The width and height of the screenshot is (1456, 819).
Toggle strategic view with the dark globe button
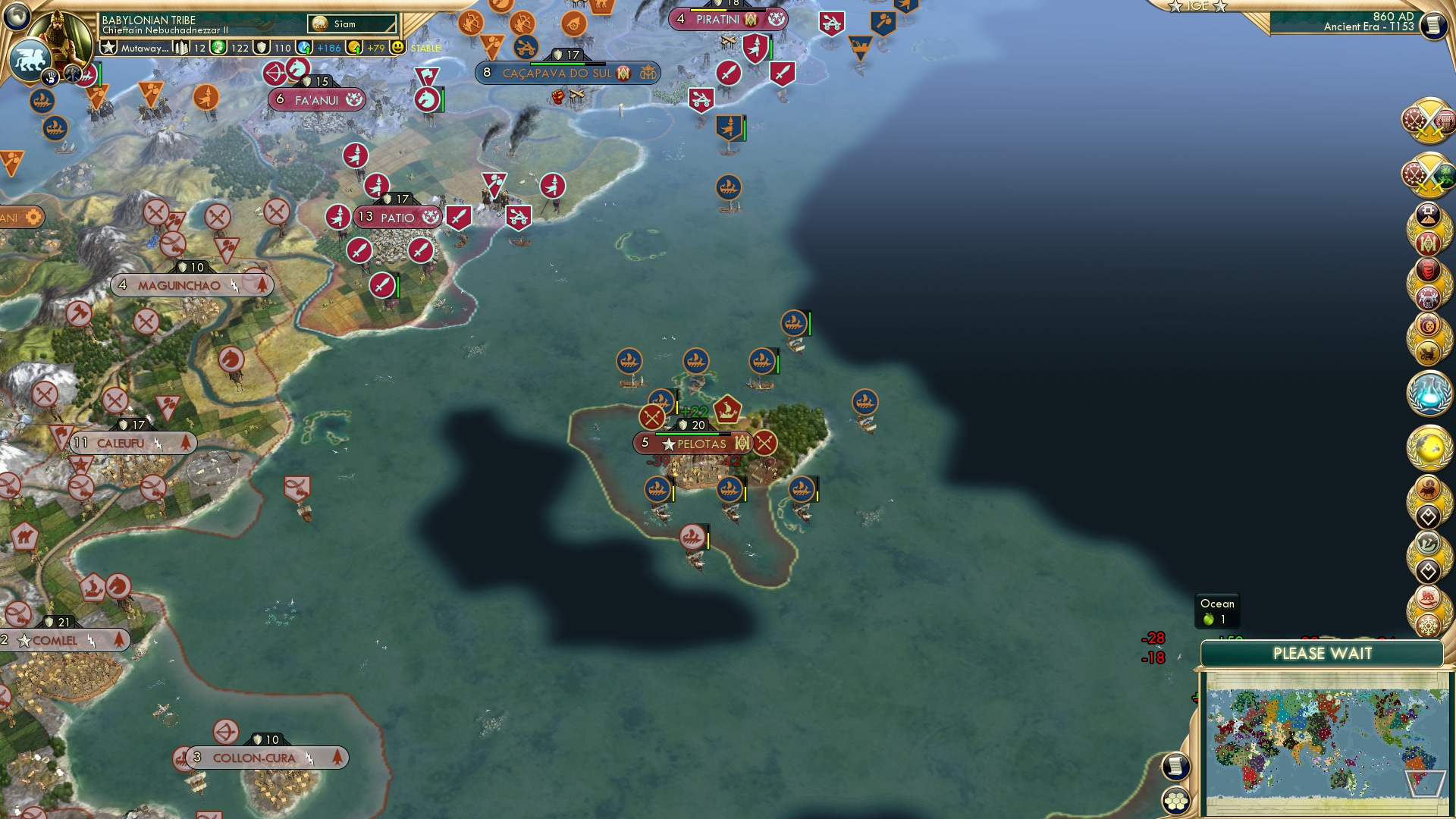point(16,17)
